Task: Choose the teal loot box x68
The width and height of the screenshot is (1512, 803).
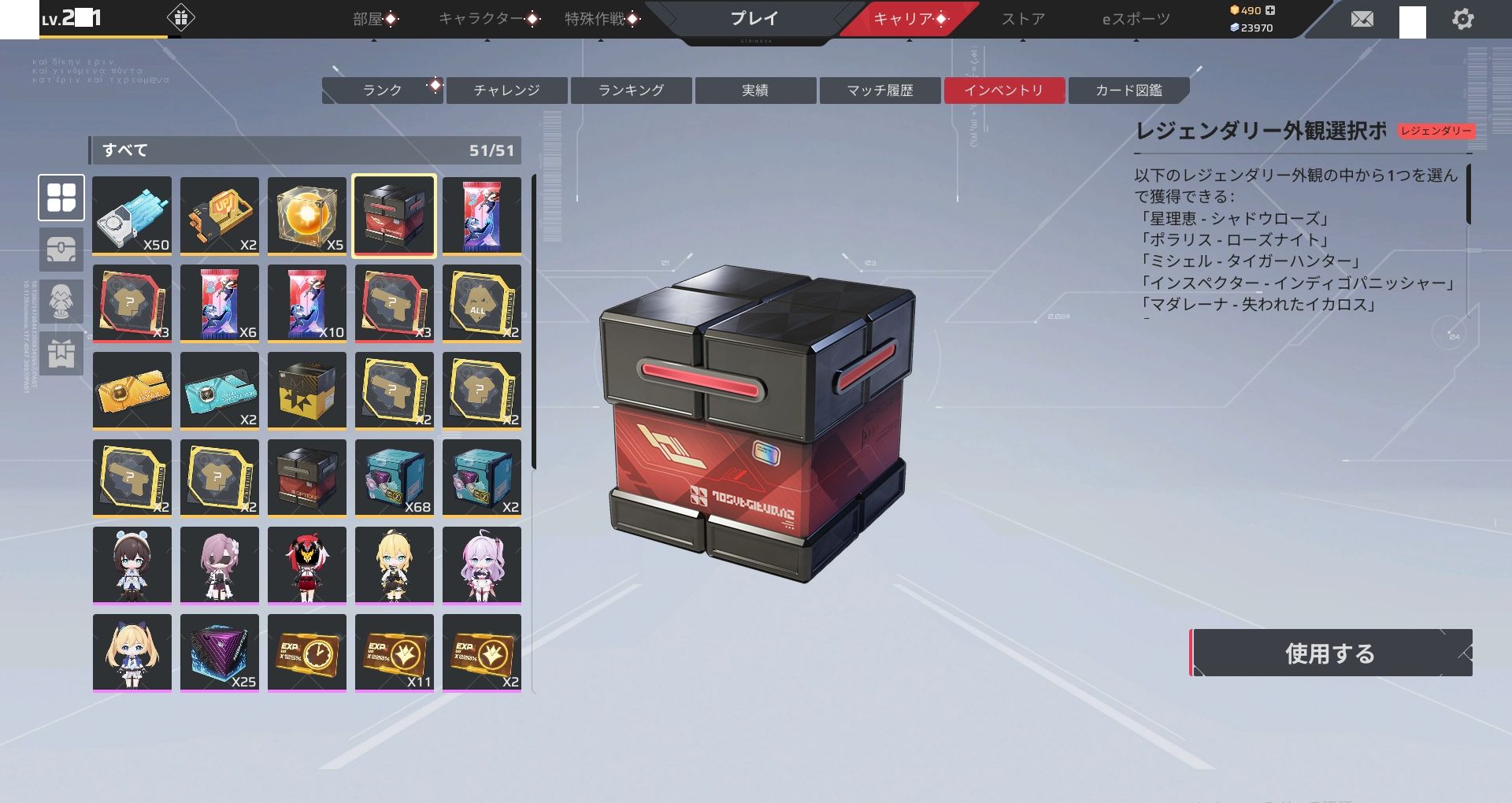Action: point(395,478)
